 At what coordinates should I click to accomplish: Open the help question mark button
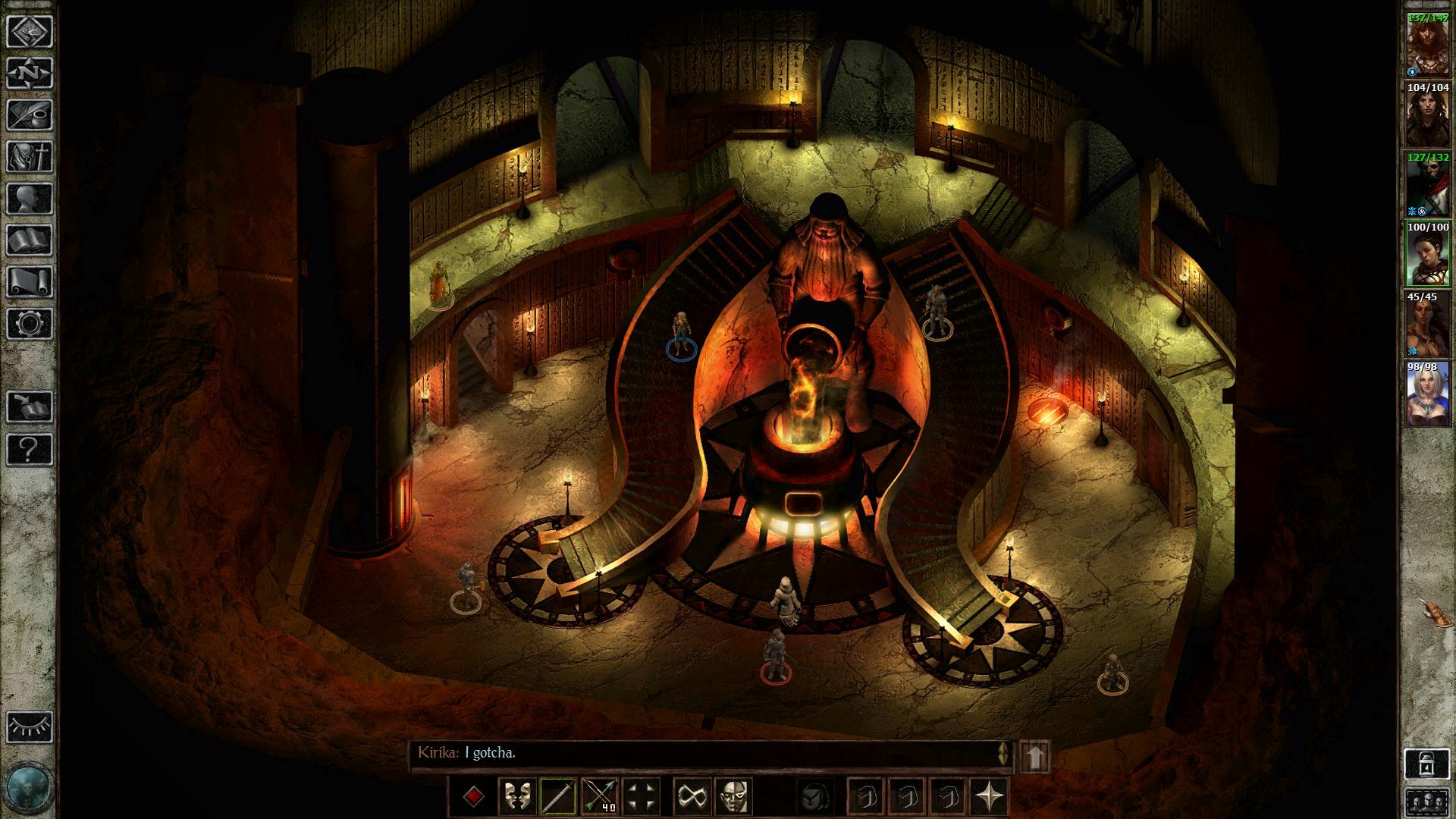click(30, 449)
